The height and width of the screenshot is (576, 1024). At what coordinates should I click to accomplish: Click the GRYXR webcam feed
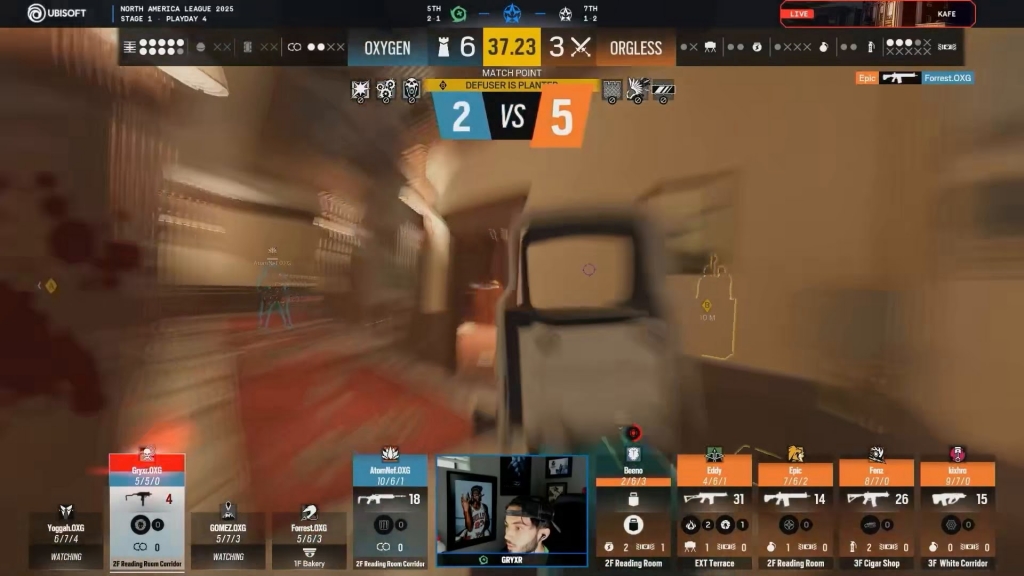511,512
